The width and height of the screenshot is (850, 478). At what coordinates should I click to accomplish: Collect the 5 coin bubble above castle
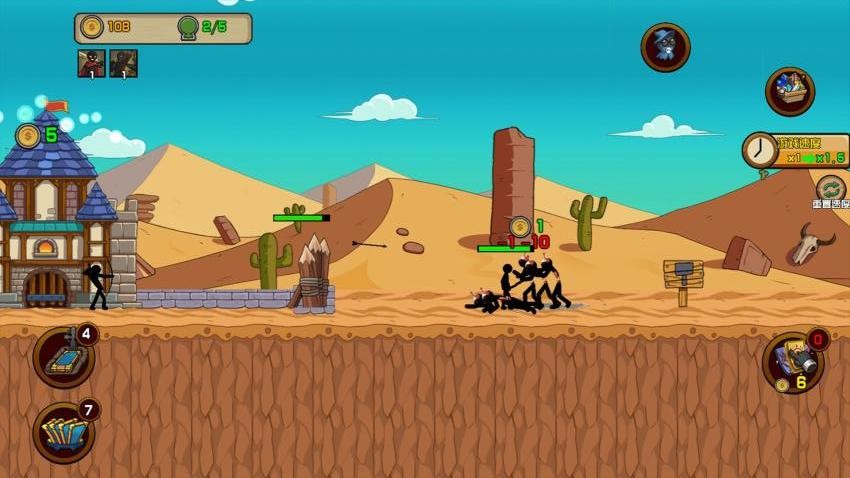(x=29, y=136)
